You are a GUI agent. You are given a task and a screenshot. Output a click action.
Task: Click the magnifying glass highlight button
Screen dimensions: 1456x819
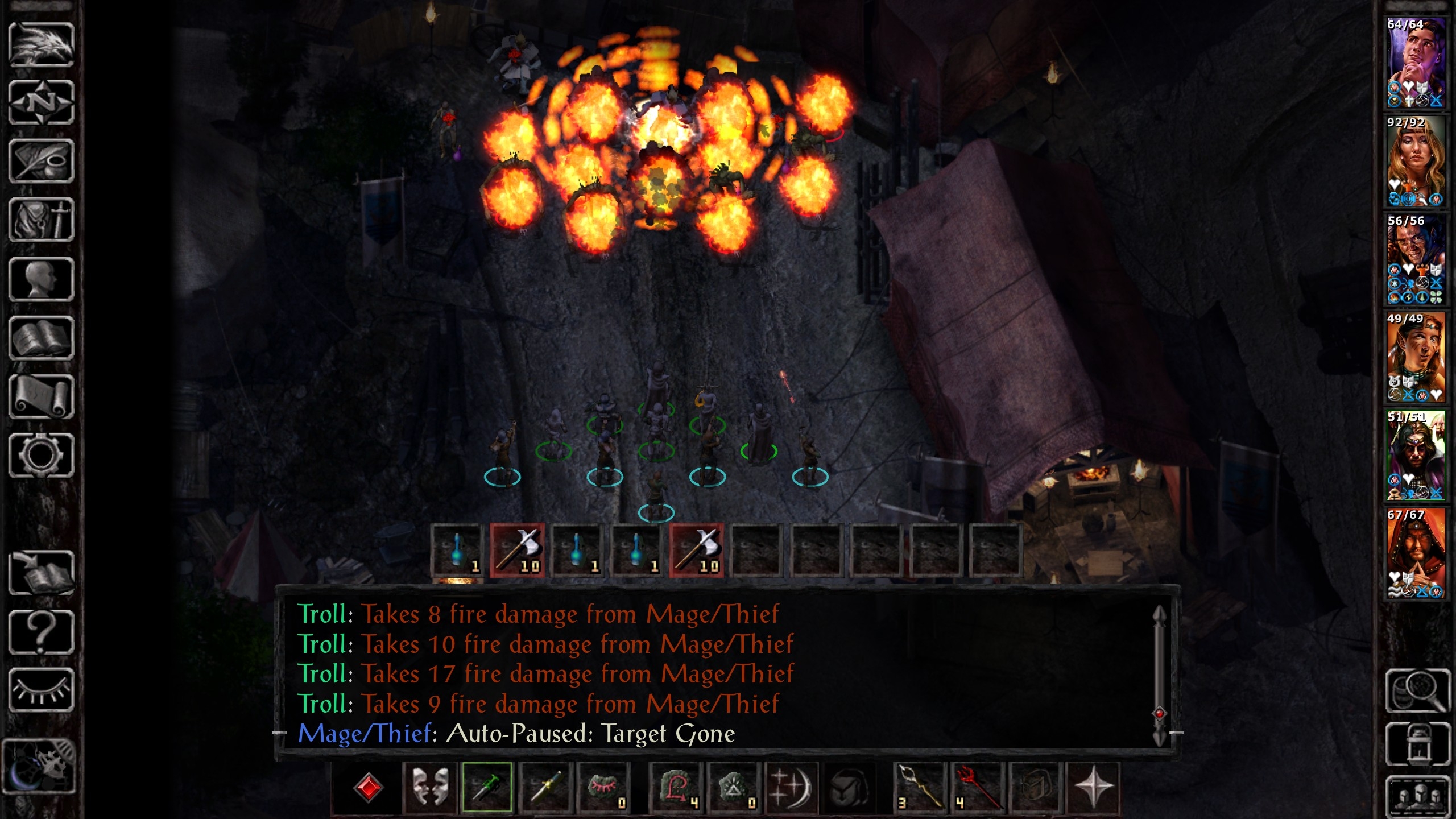1417,690
